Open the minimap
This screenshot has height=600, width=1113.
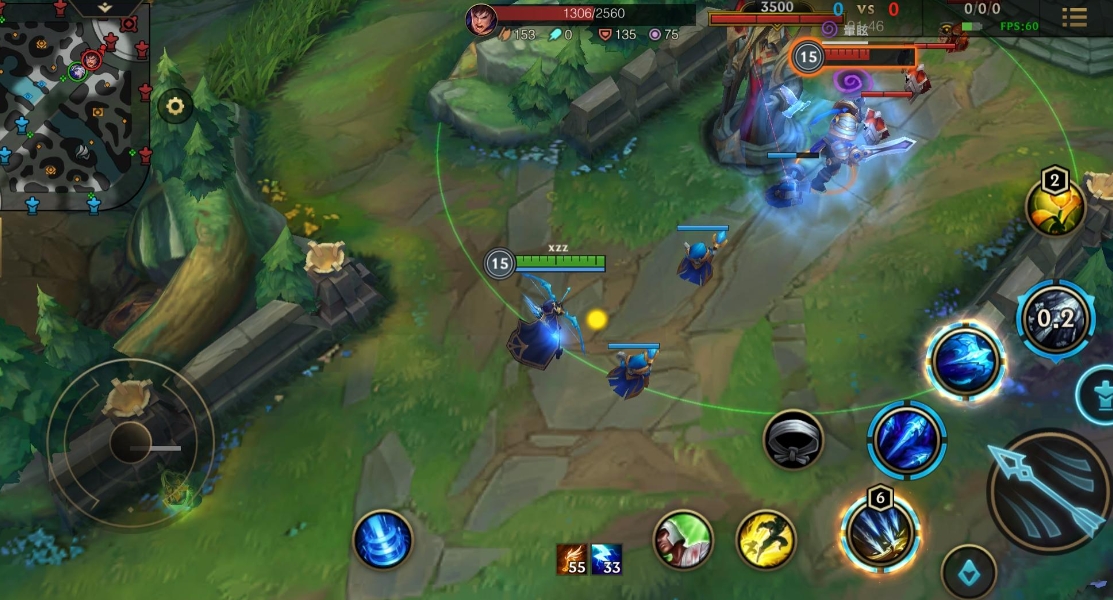74,108
